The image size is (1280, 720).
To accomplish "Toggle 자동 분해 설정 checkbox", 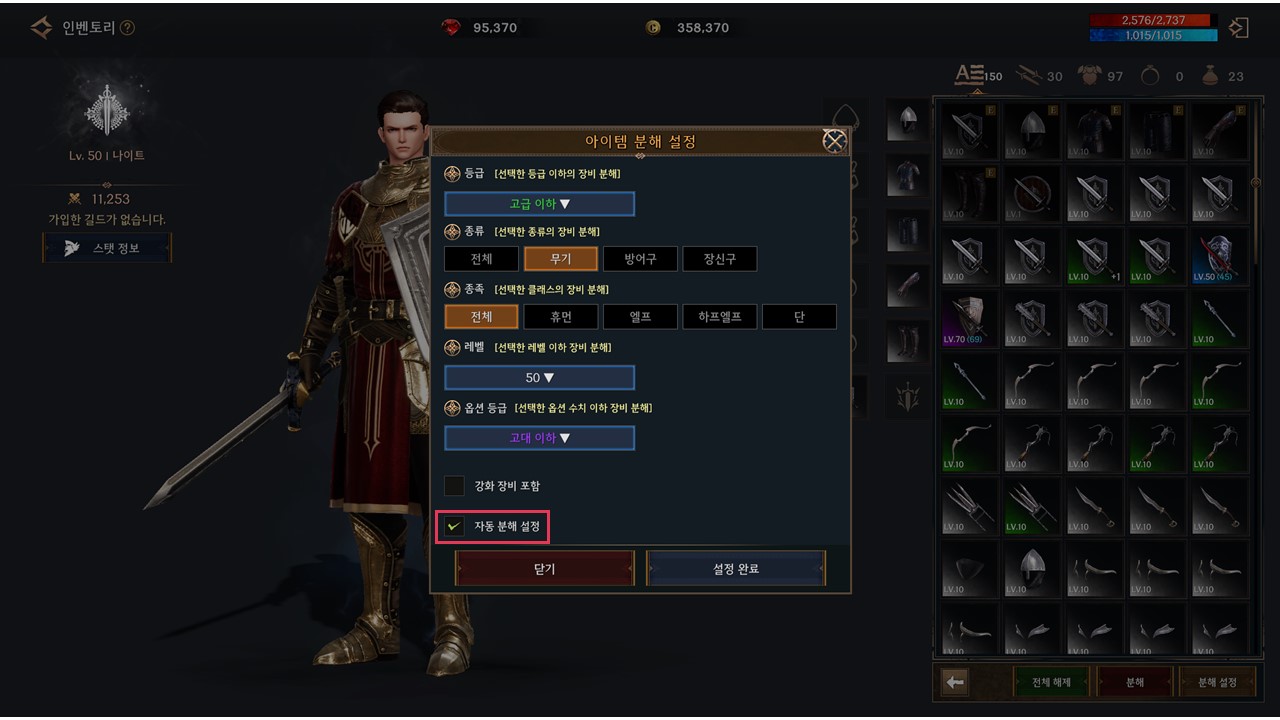I will click(455, 526).
